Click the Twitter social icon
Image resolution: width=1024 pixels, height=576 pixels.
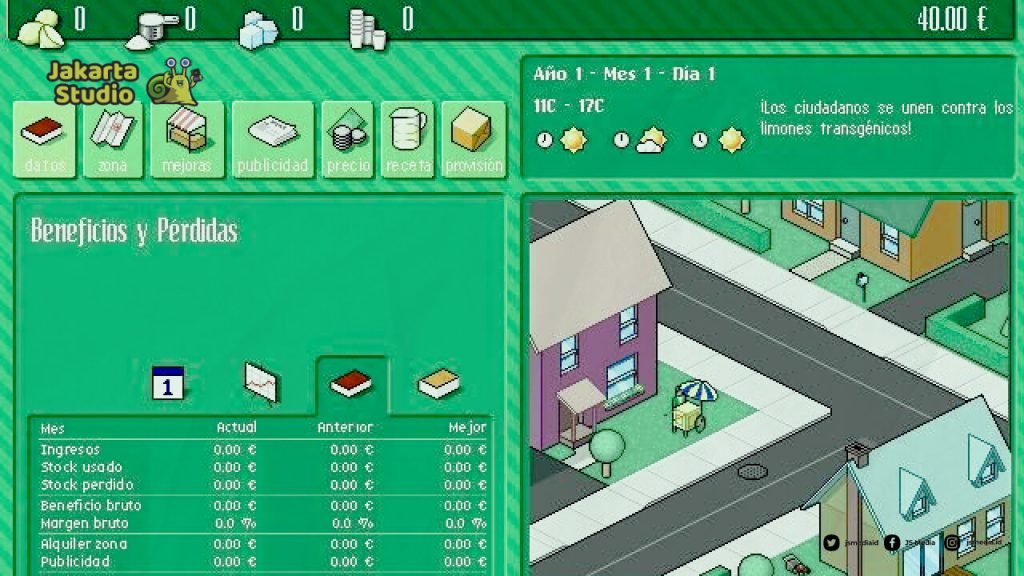click(x=832, y=543)
